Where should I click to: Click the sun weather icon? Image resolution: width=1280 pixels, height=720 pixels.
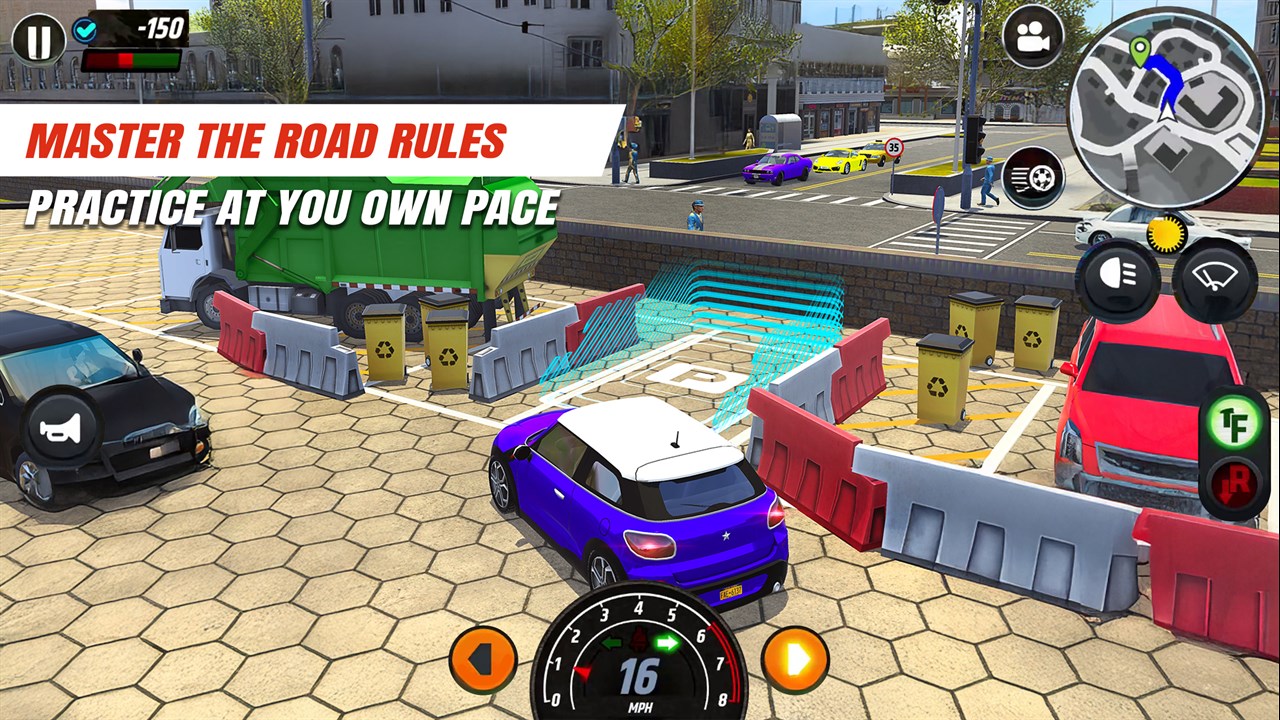[x=1166, y=234]
